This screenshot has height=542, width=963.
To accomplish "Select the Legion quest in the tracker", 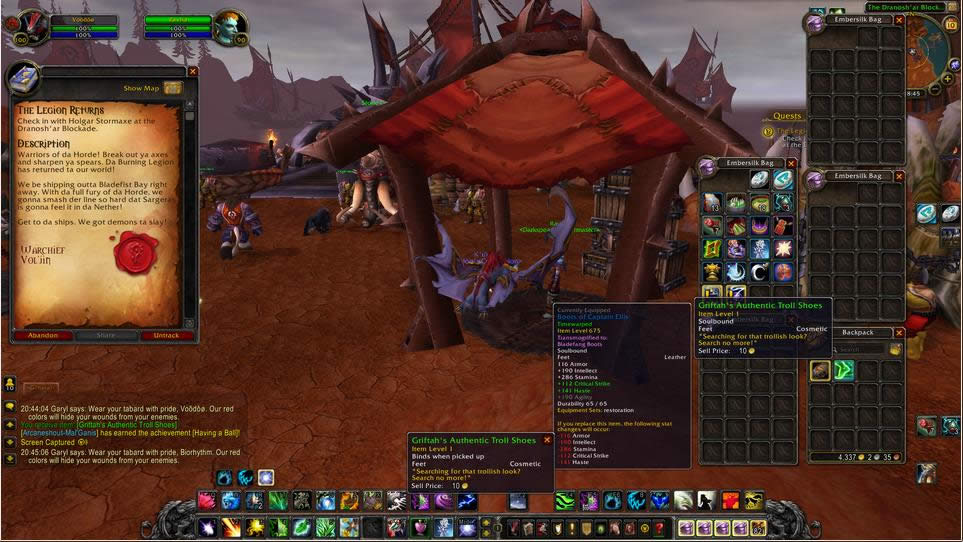I will pyautogui.click(x=790, y=131).
